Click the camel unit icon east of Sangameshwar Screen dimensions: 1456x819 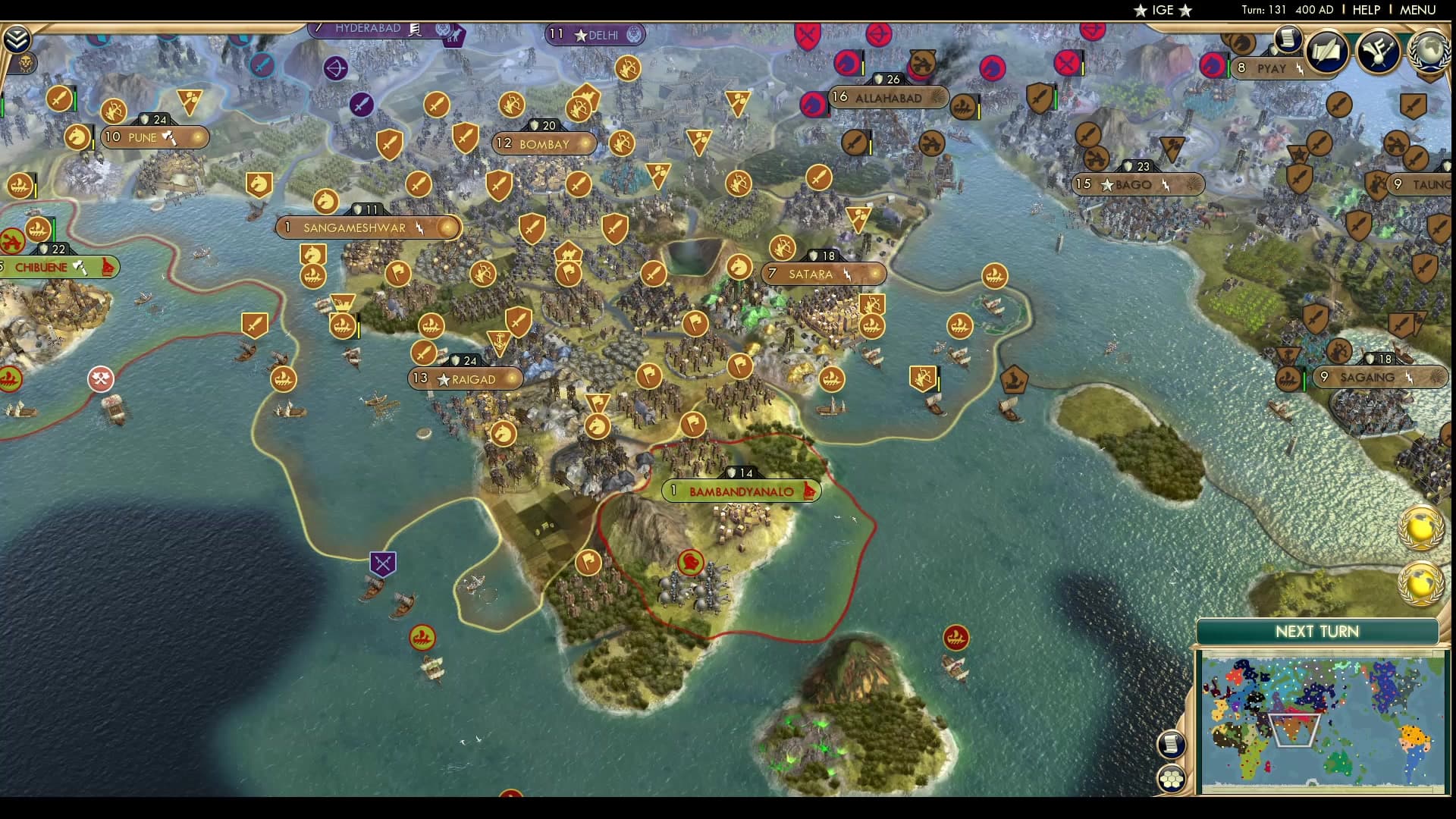pos(569,255)
